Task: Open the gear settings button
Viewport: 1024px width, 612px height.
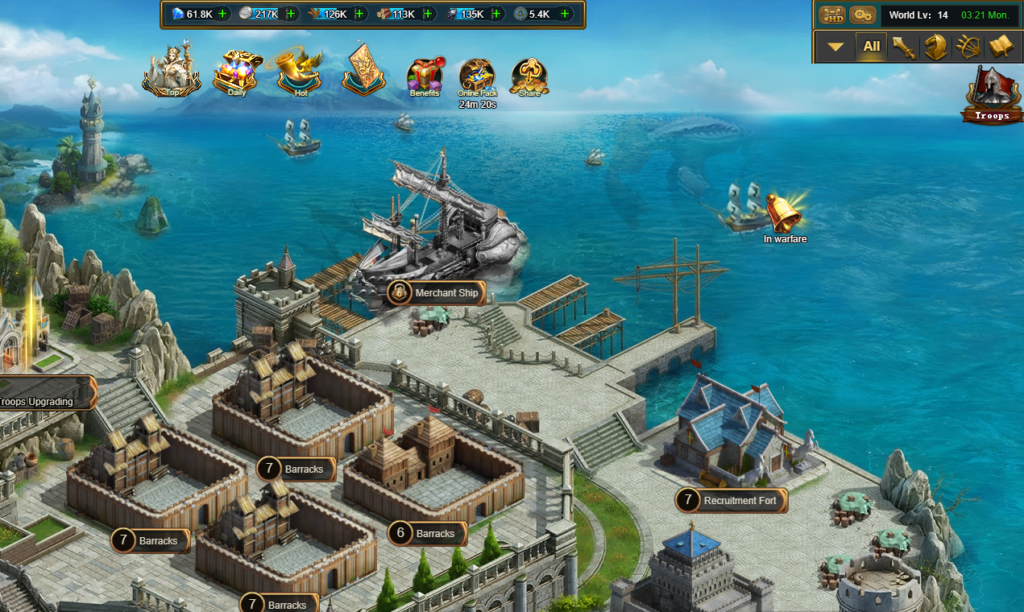Action: (x=862, y=15)
